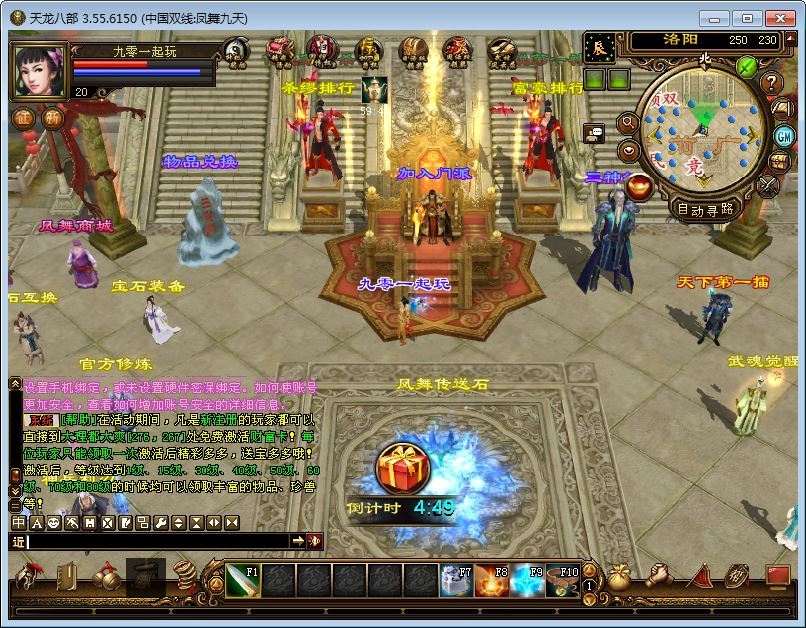Click the yin-yang icon near player name
Screen dimensions: 806x628
pyautogui.click(x=236, y=52)
